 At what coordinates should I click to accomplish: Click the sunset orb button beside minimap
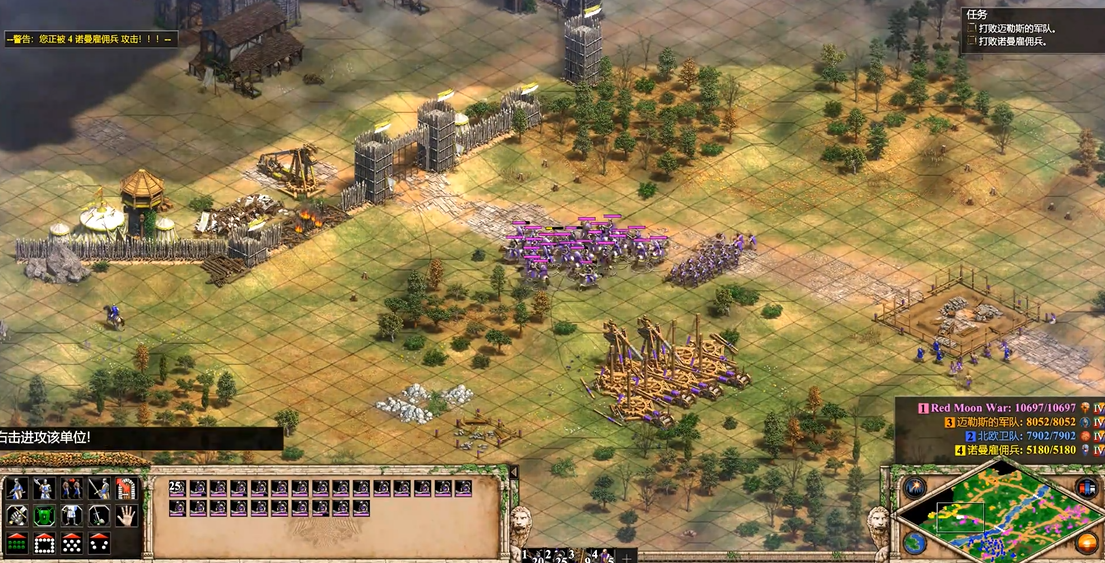(x=1087, y=543)
